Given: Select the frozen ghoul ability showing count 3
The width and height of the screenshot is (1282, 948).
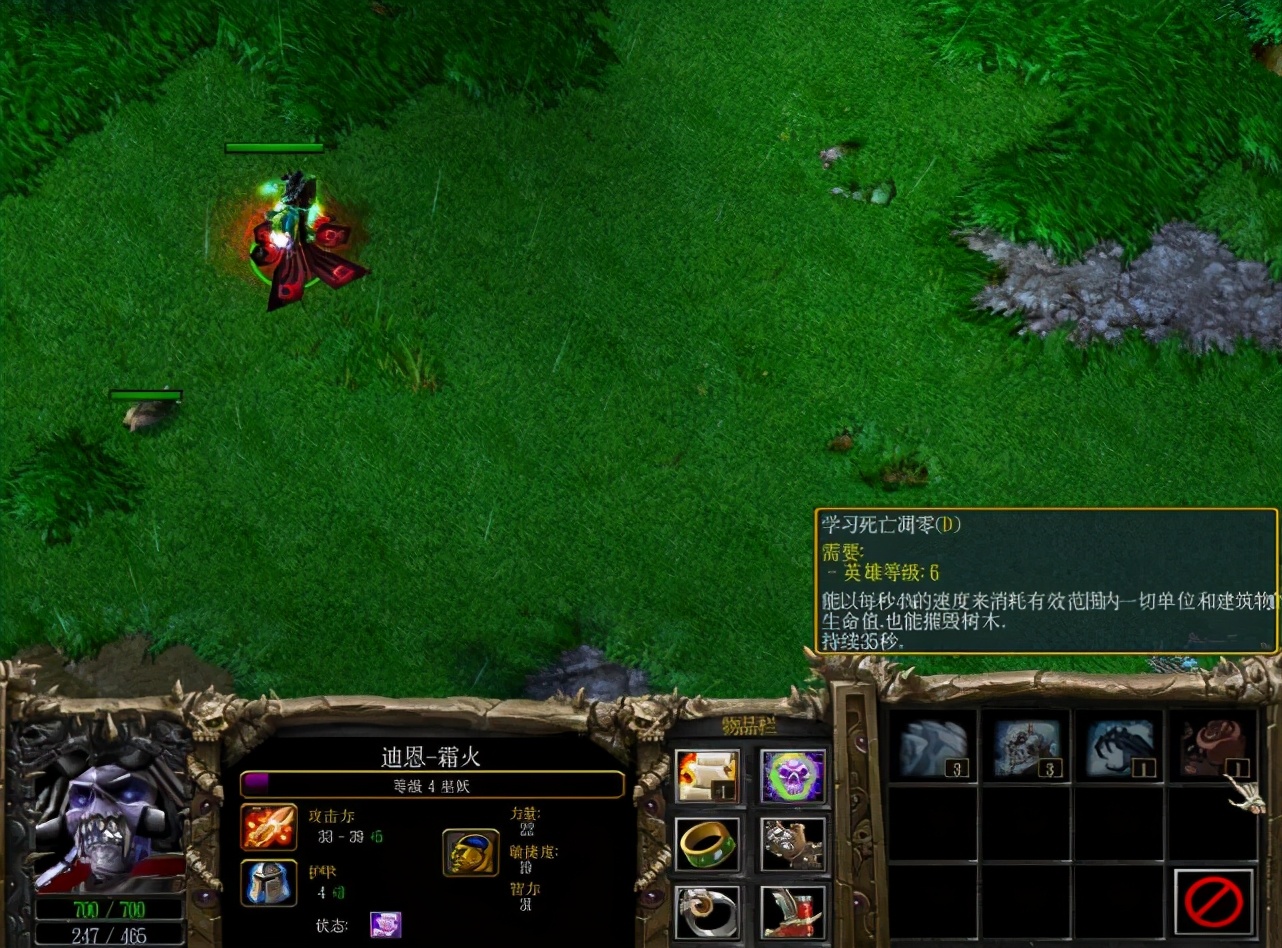Looking at the screenshot, I should (1022, 745).
